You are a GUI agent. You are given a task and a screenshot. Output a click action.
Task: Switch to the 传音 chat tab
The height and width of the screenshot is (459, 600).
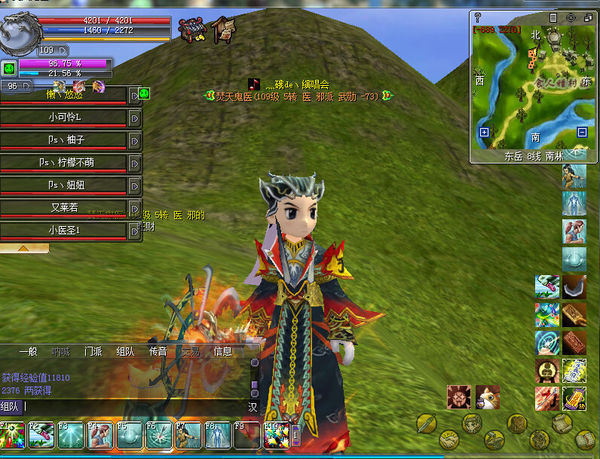click(x=157, y=352)
